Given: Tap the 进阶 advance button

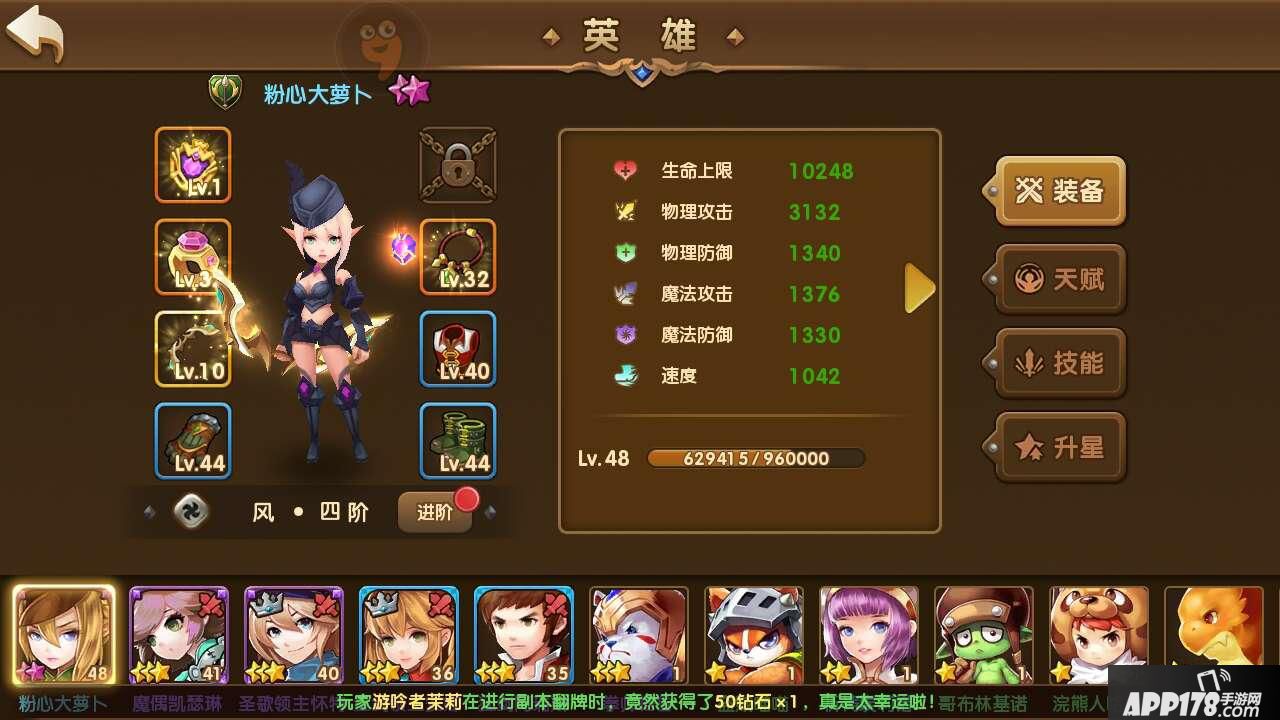Looking at the screenshot, I should click(x=436, y=512).
